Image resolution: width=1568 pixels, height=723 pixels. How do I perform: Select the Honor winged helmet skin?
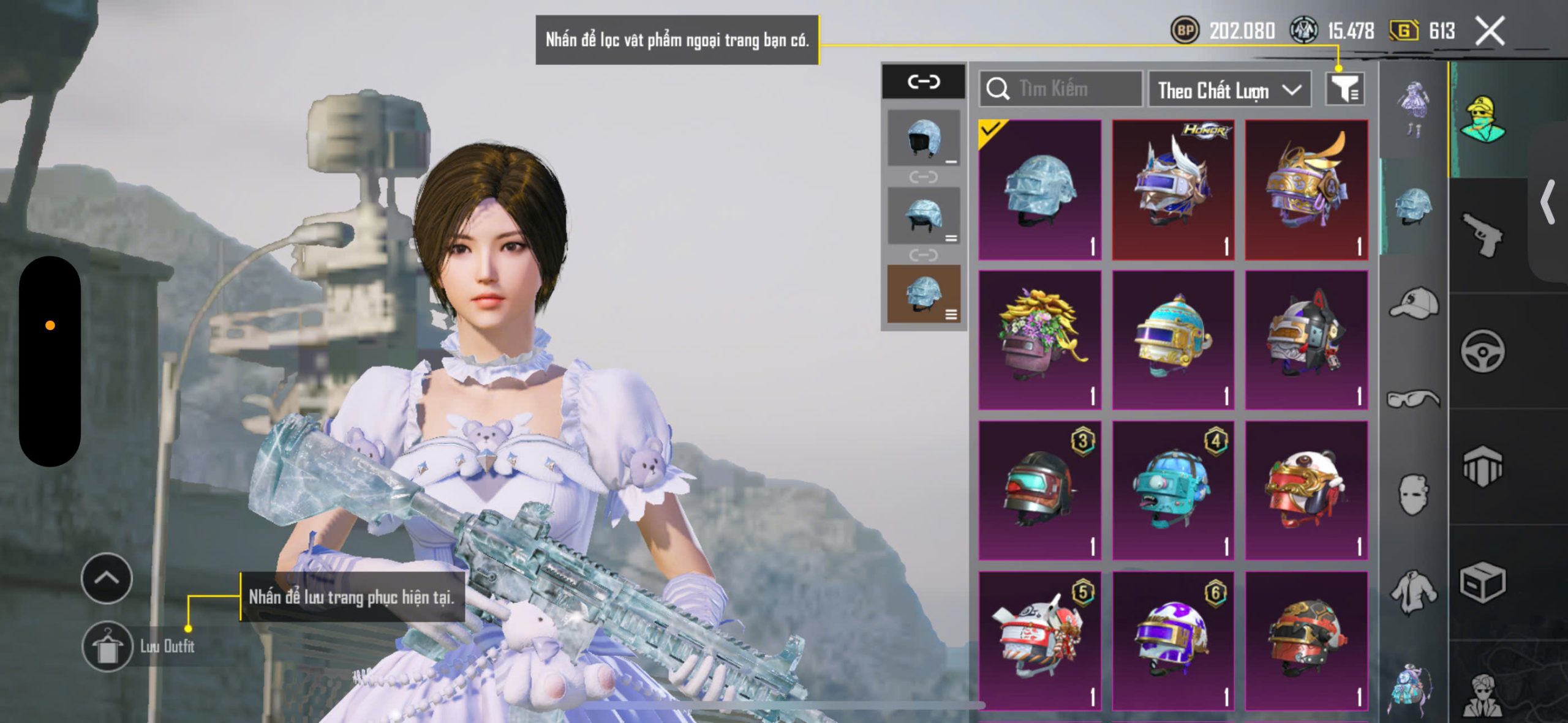(x=1172, y=190)
